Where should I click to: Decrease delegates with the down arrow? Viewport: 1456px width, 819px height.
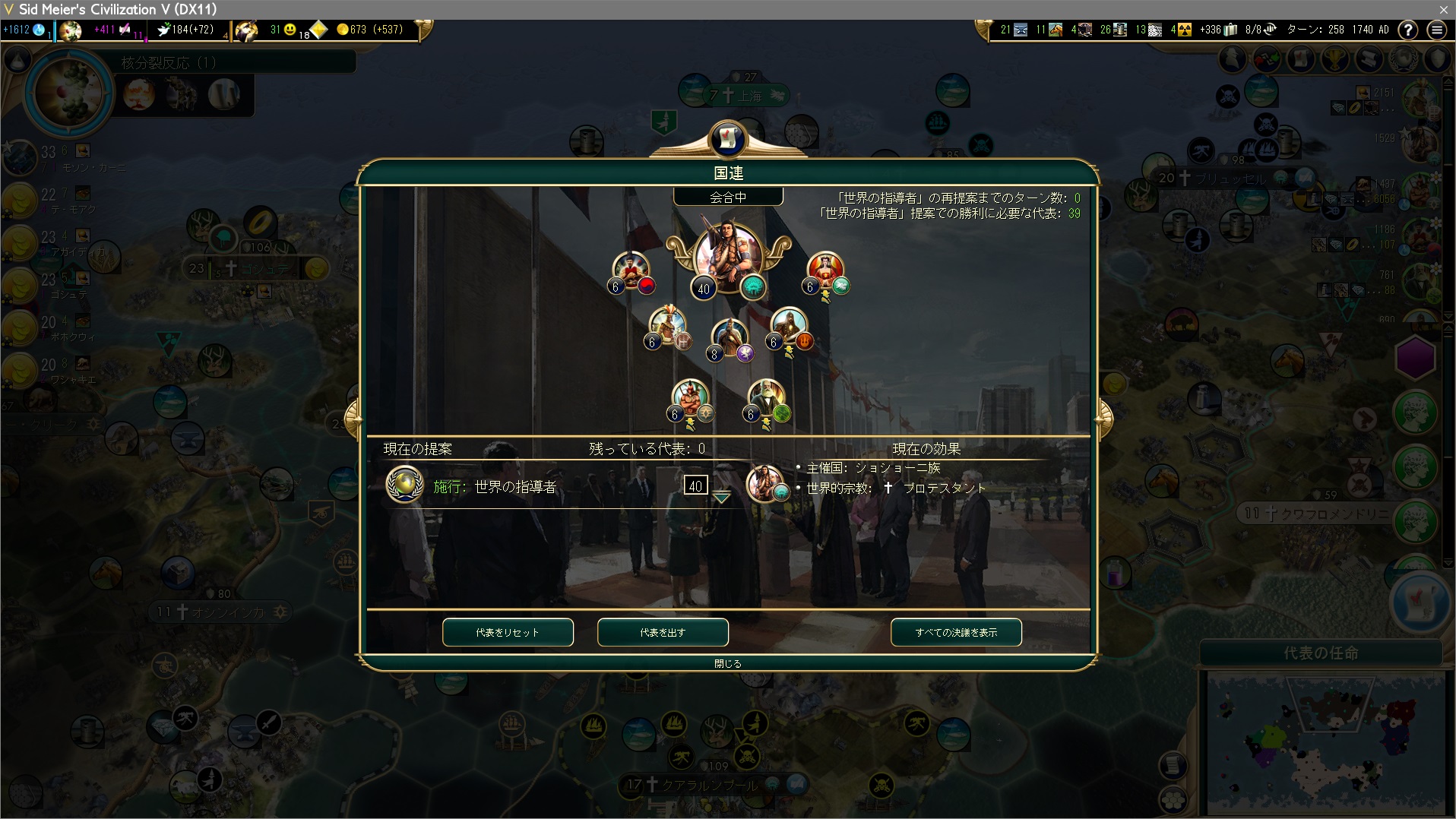pos(721,498)
